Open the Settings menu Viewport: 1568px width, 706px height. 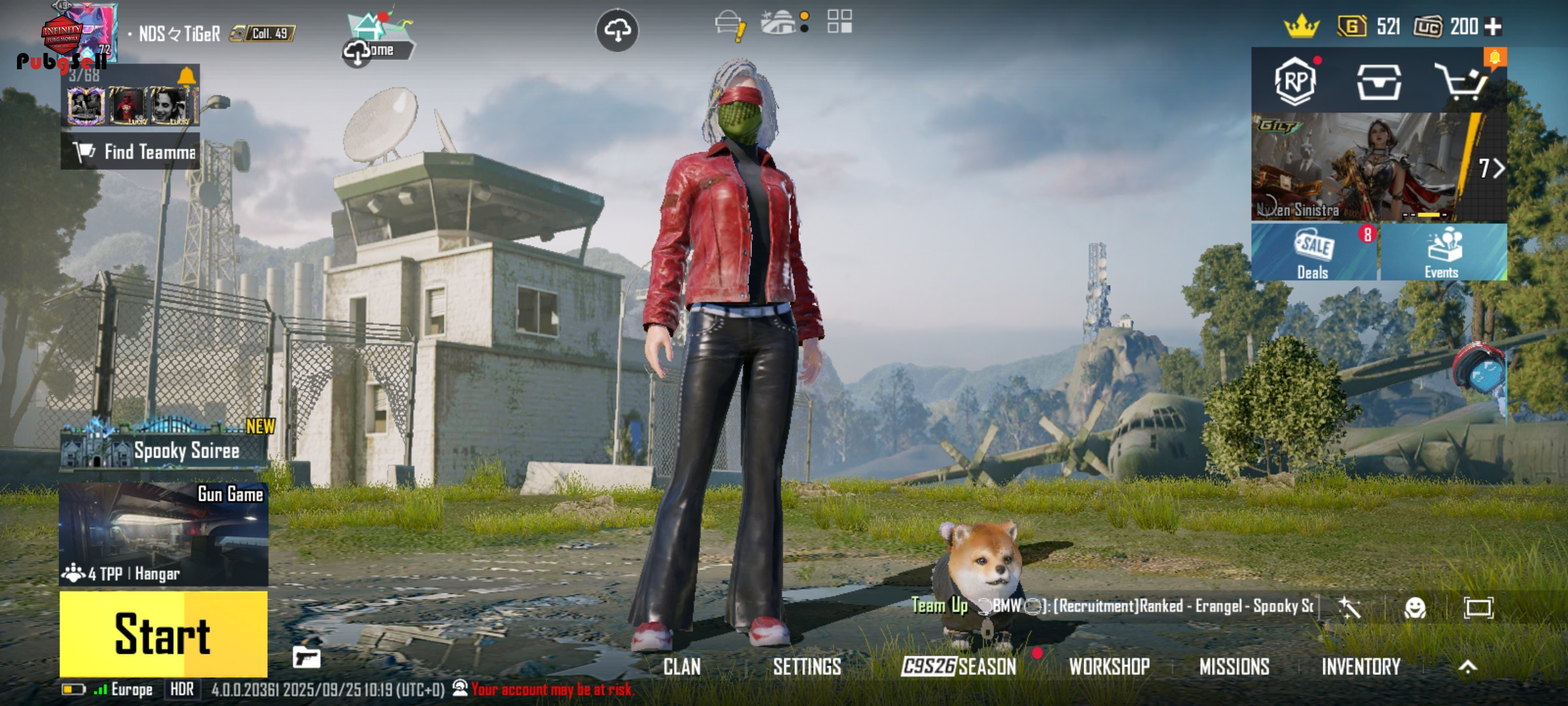[x=807, y=667]
